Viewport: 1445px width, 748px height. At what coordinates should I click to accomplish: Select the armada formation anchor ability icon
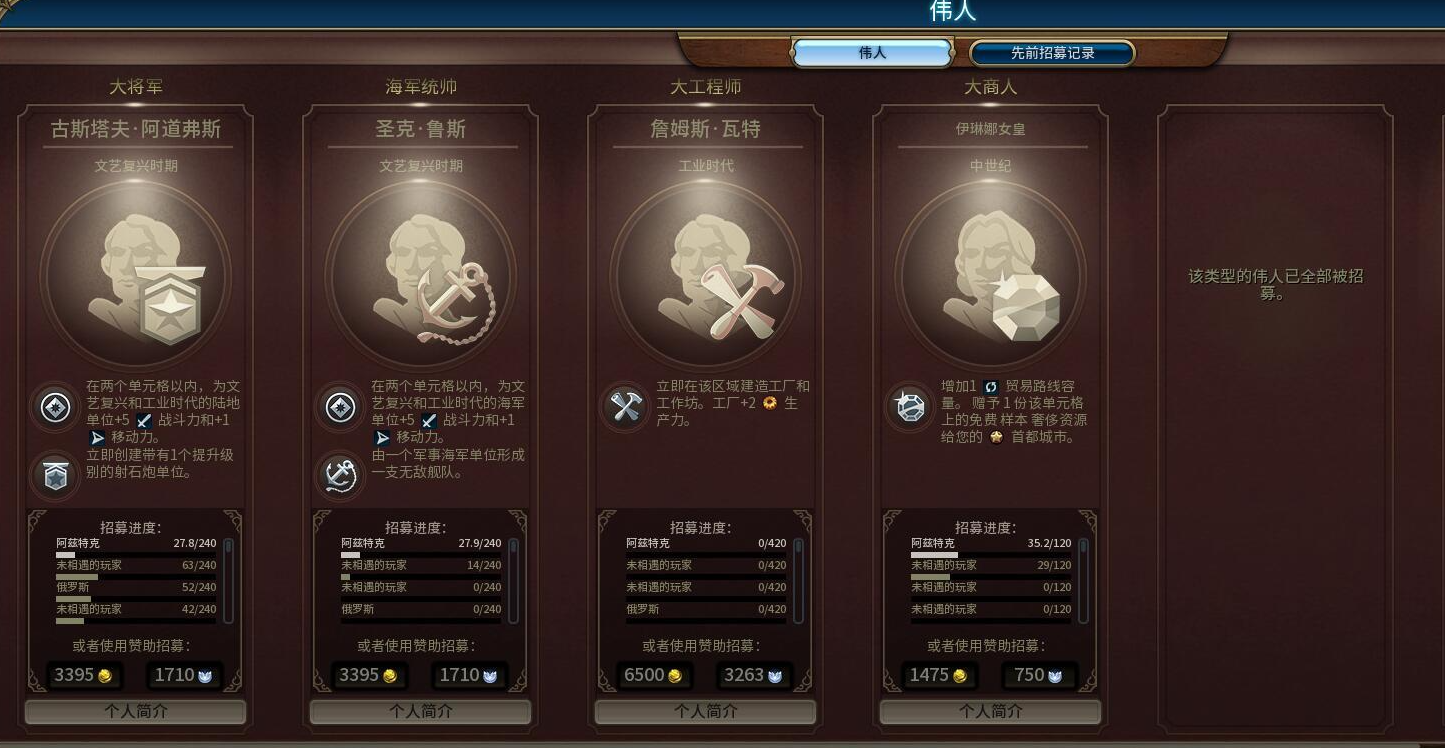tap(339, 475)
